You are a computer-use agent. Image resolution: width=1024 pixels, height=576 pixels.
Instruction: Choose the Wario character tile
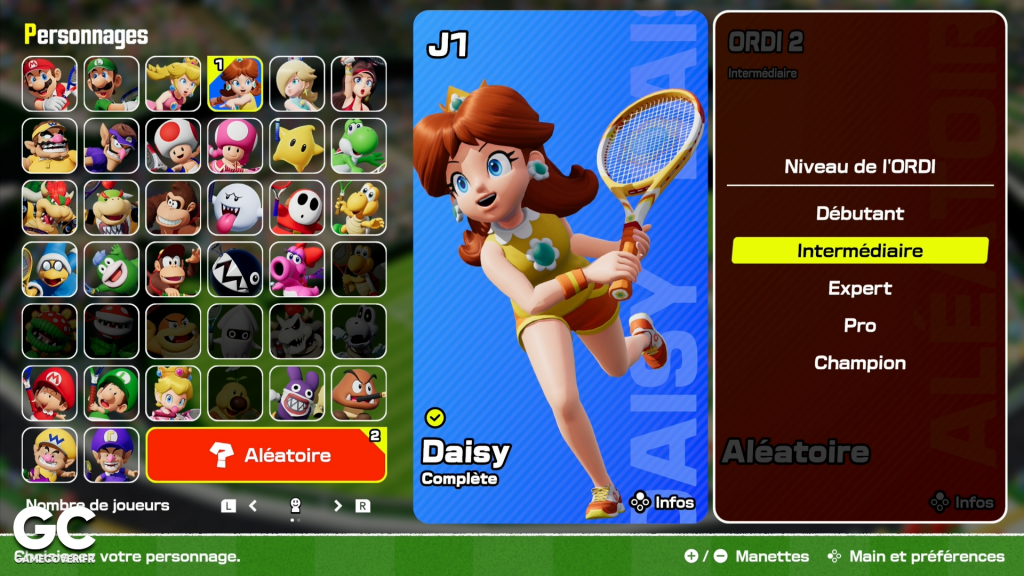click(50, 146)
